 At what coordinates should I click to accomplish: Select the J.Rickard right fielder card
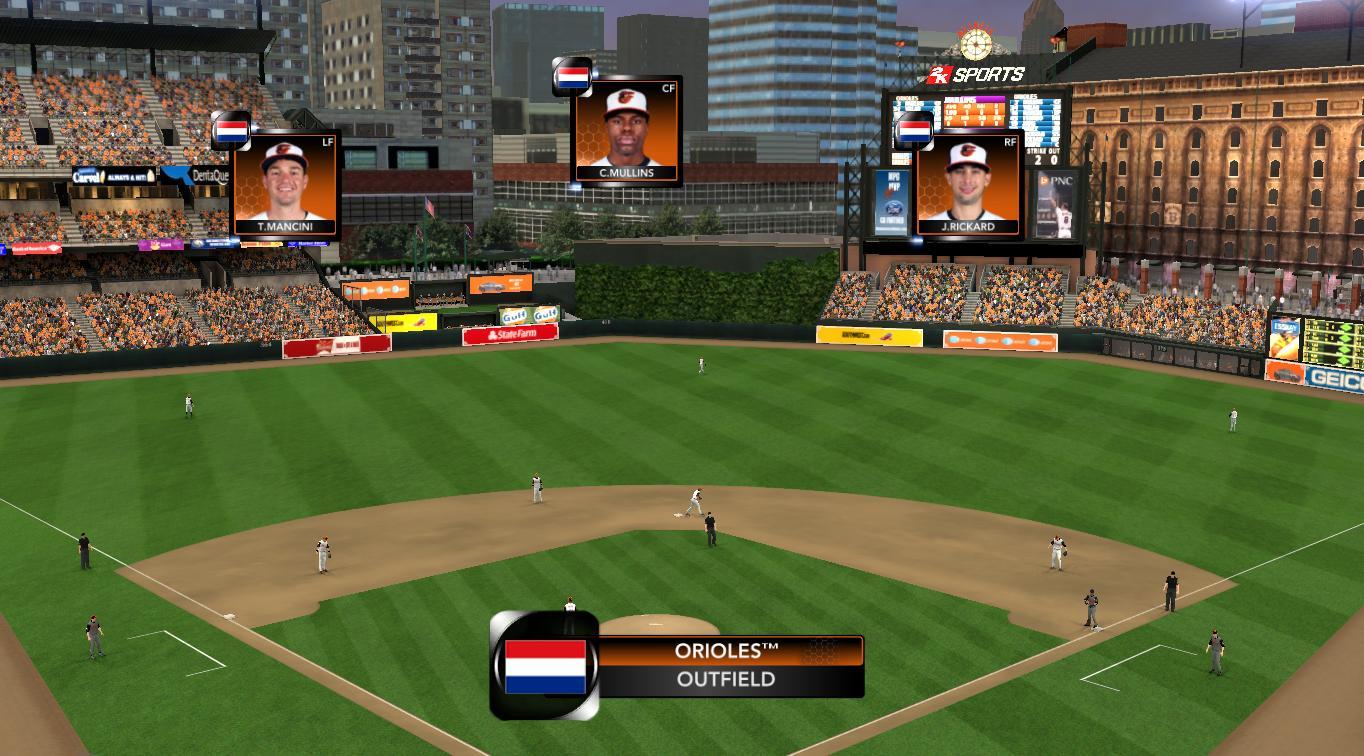pyautogui.click(x=969, y=185)
